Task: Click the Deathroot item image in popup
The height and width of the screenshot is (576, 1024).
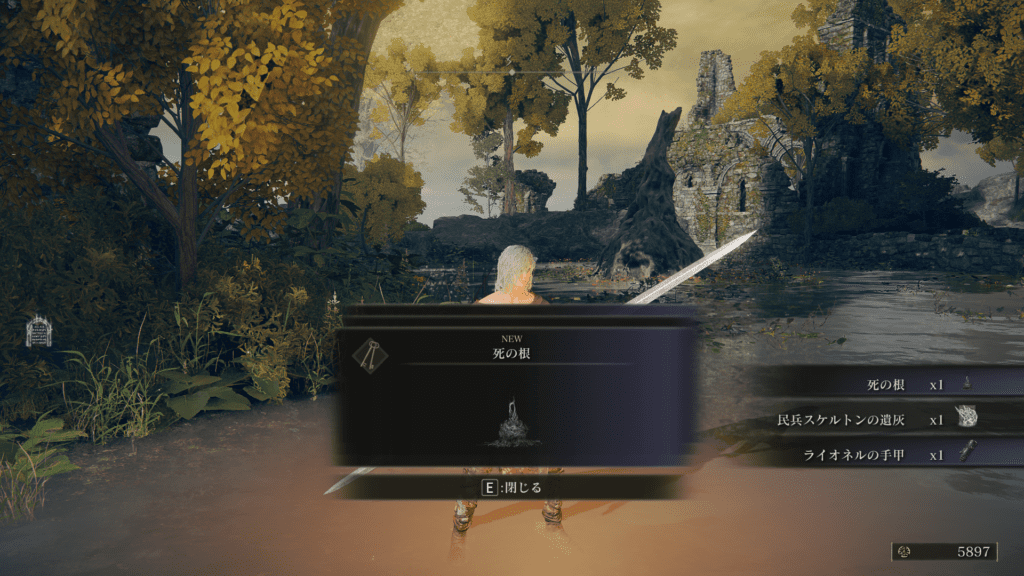Action: point(513,423)
